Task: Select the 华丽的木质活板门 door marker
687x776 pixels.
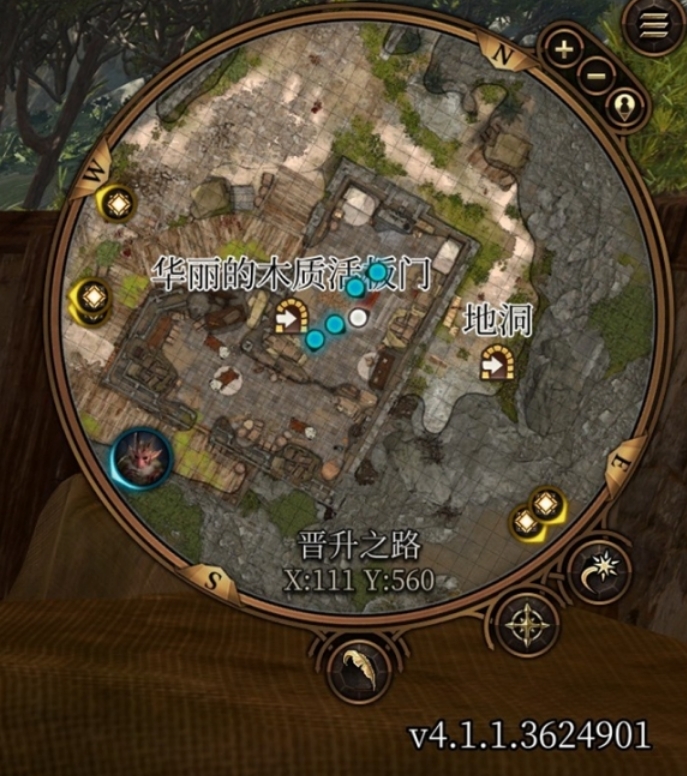Action: point(291,317)
